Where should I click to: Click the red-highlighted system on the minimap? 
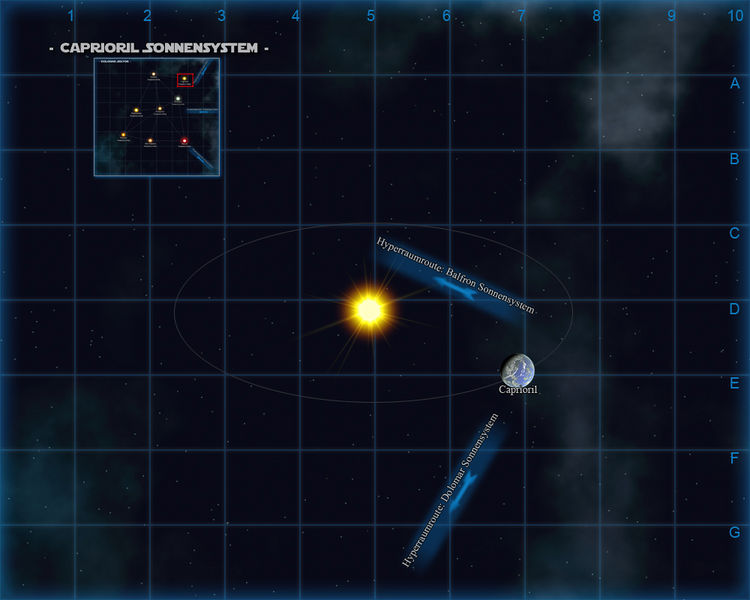point(185,79)
